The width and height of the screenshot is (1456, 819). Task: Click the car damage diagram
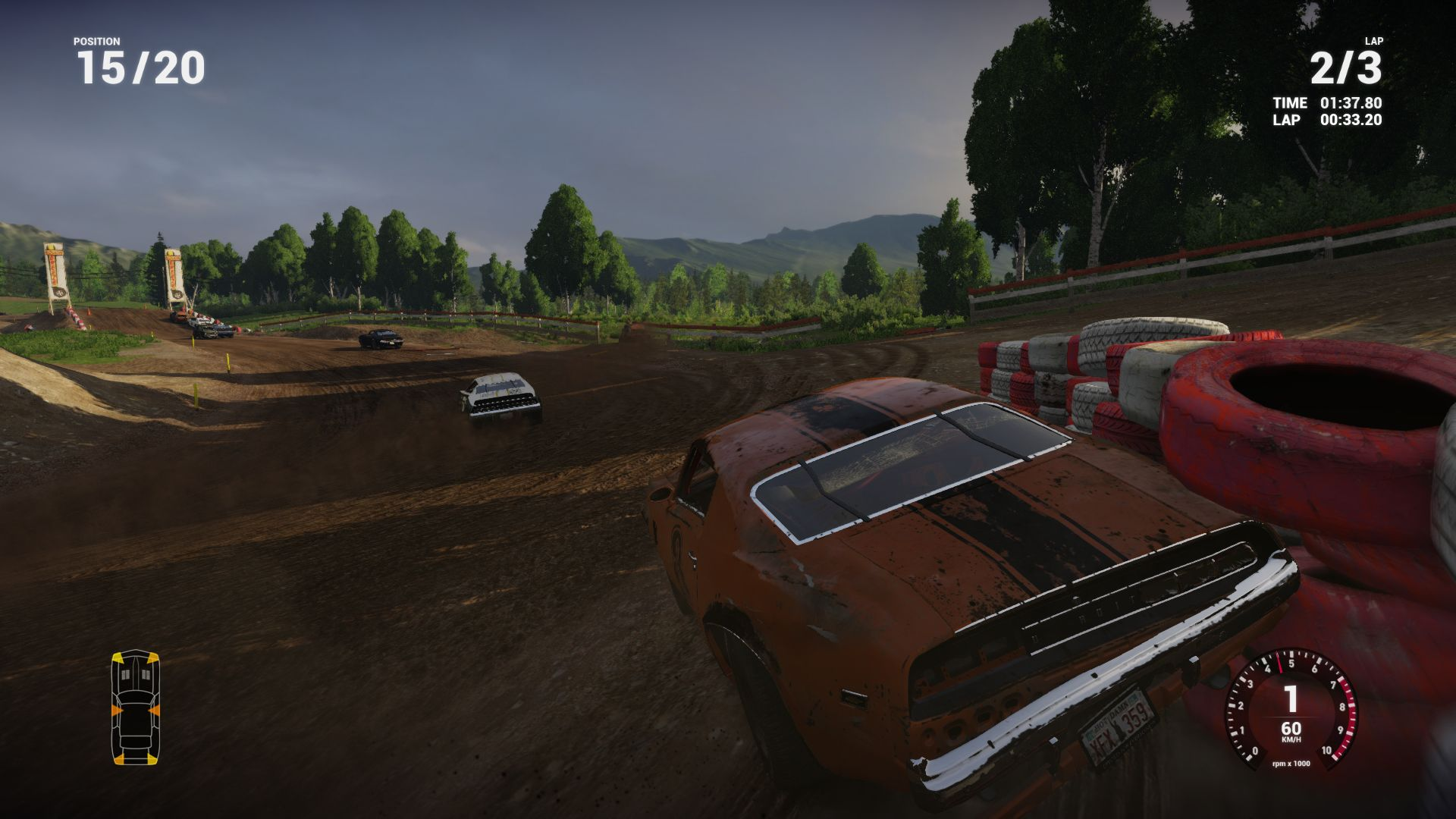click(x=135, y=707)
